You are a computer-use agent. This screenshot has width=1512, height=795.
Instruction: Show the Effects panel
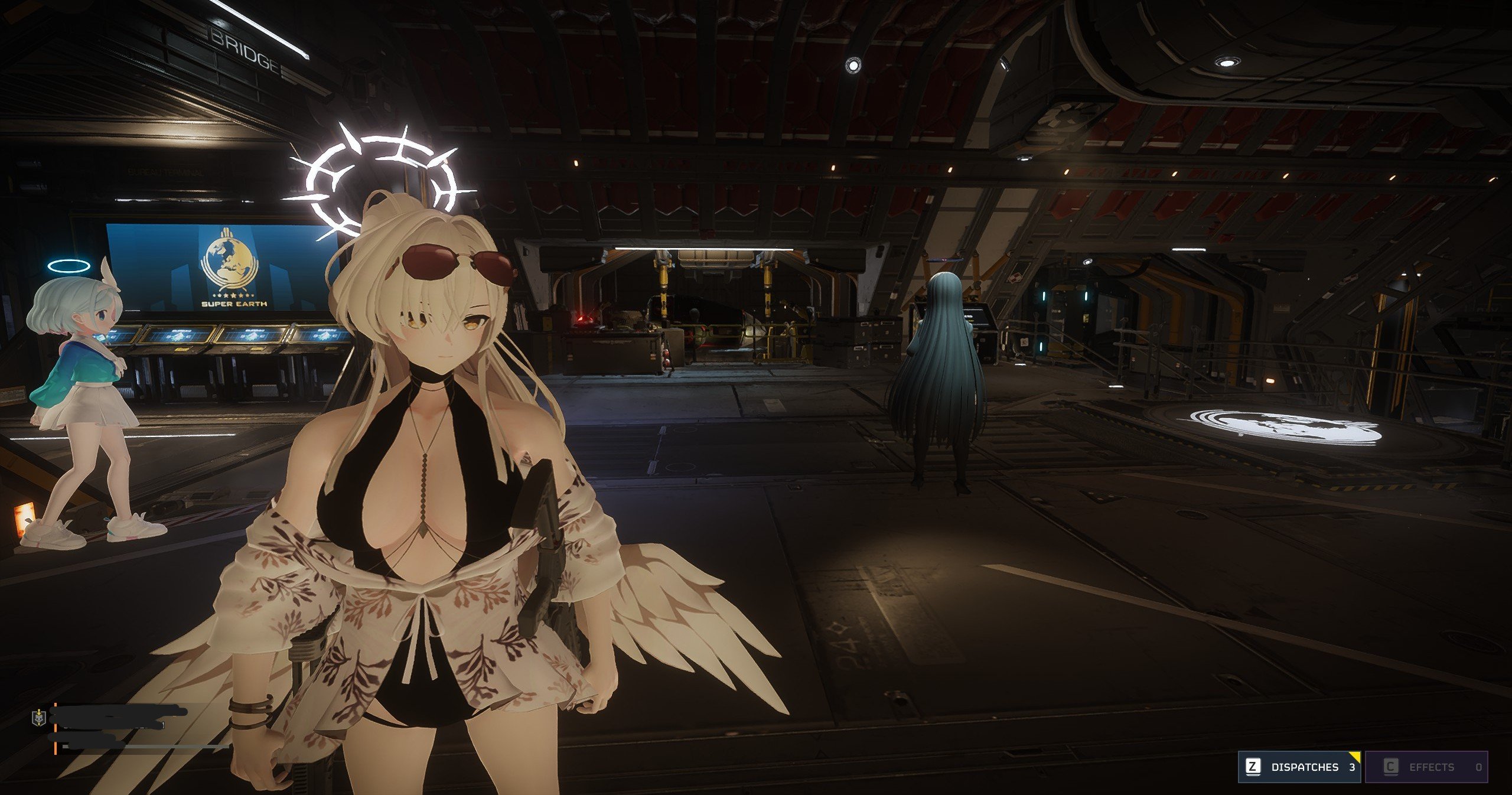[x=1426, y=767]
